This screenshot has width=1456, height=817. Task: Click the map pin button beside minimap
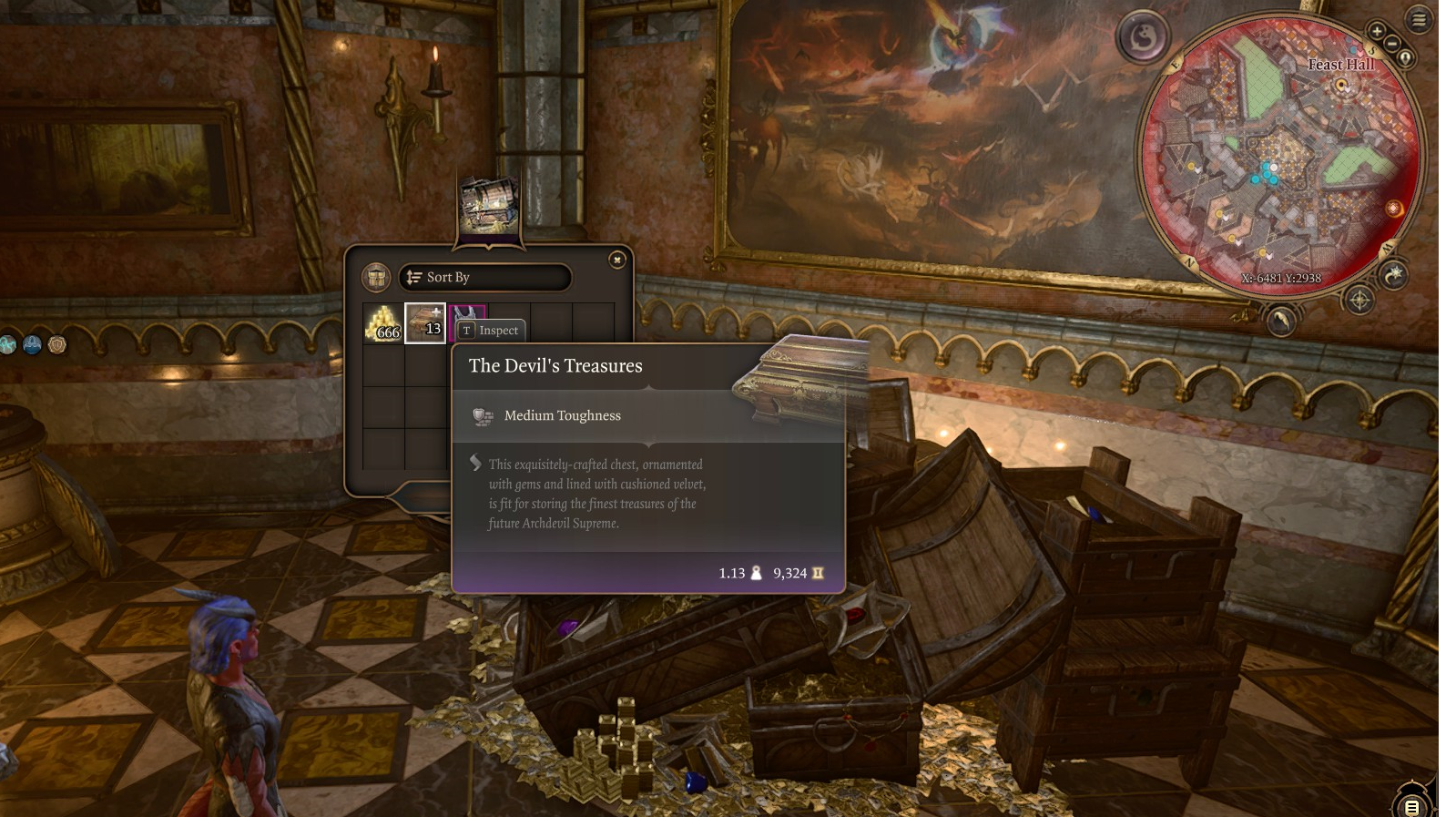point(1406,58)
